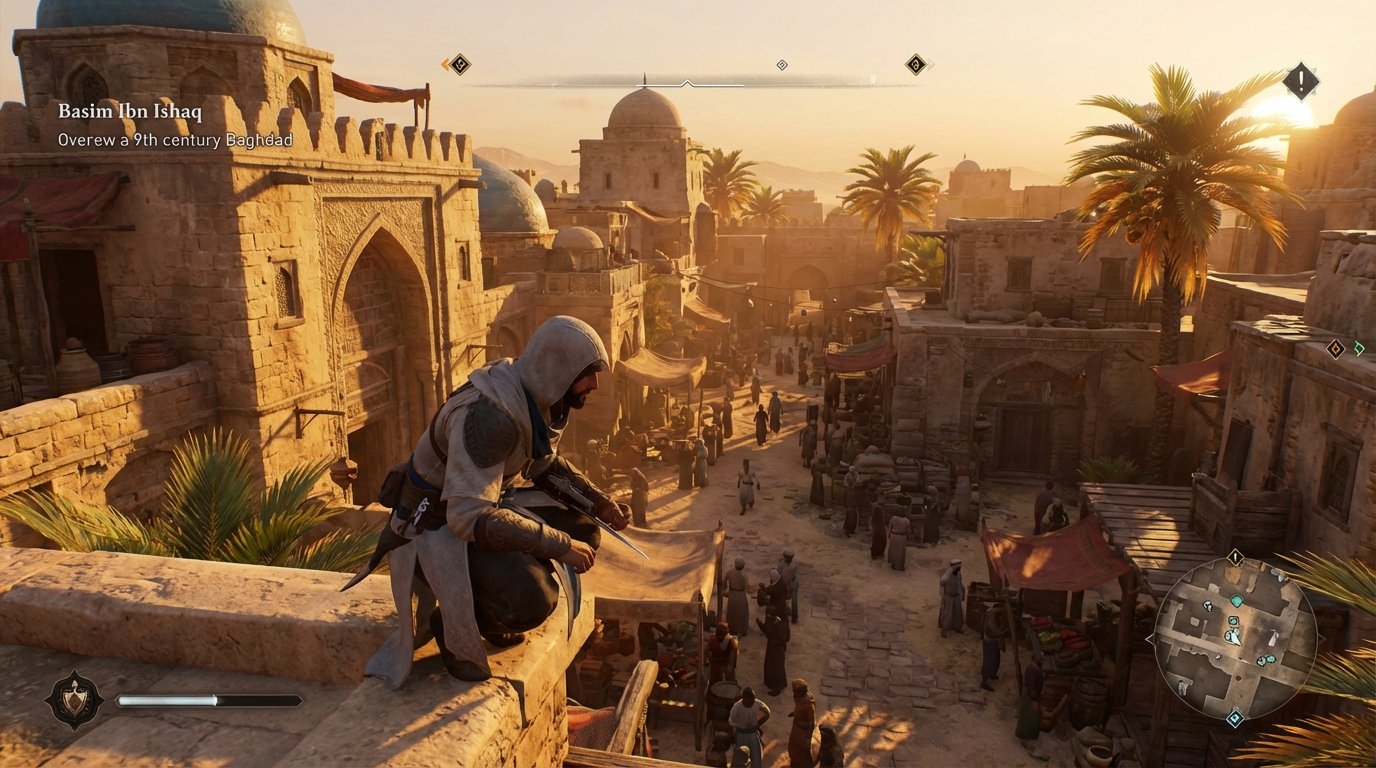Click the diamond expander on the minimap's left edge
The height and width of the screenshot is (768, 1376).
pos(1148,639)
